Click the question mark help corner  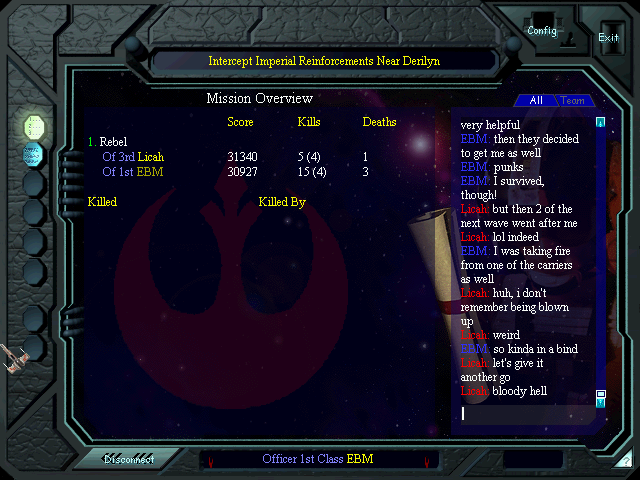click(x=625, y=461)
